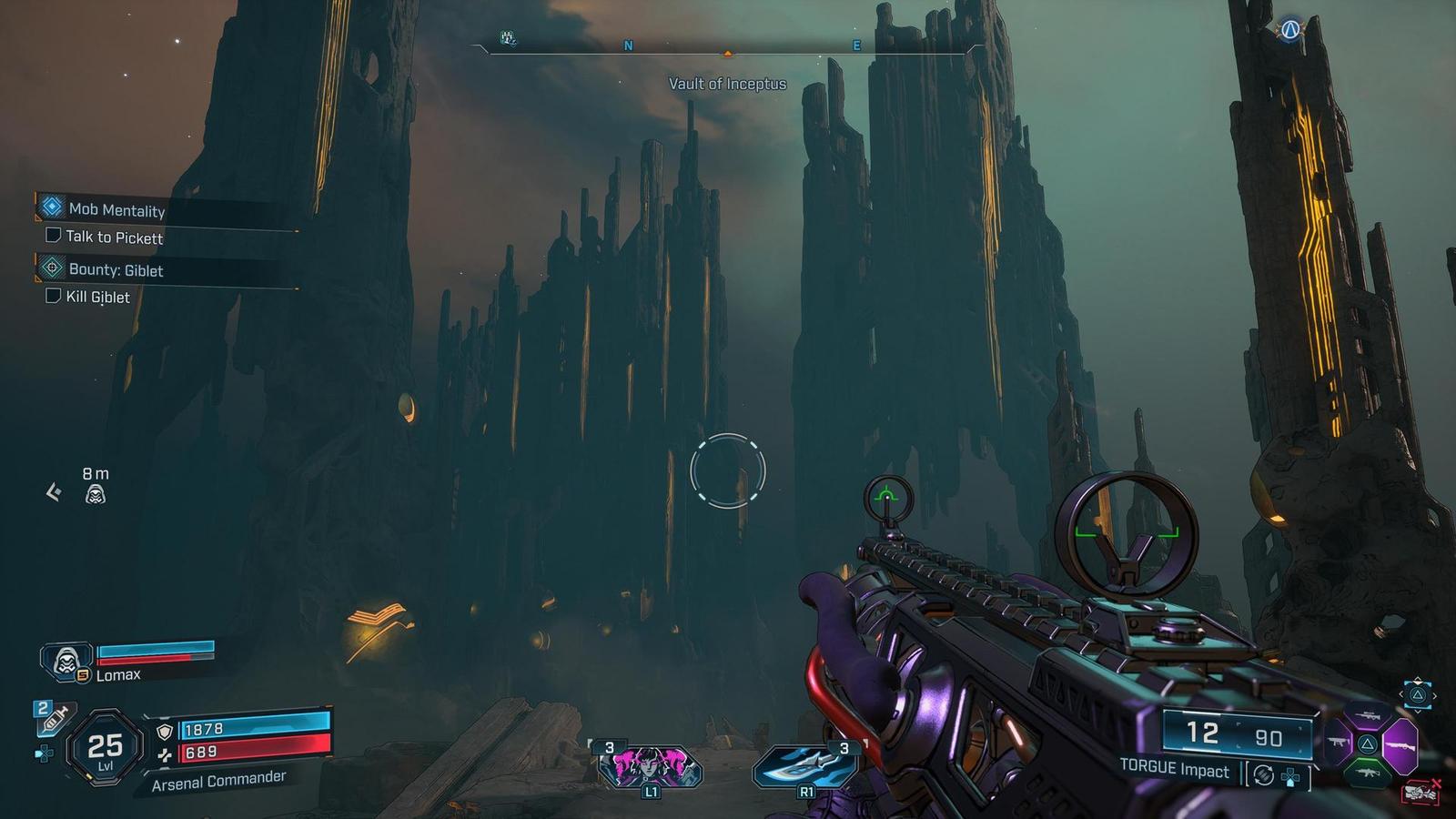Select the sniper rifle weapon slot
This screenshot has height=819, width=1456.
pyautogui.click(x=1367, y=717)
